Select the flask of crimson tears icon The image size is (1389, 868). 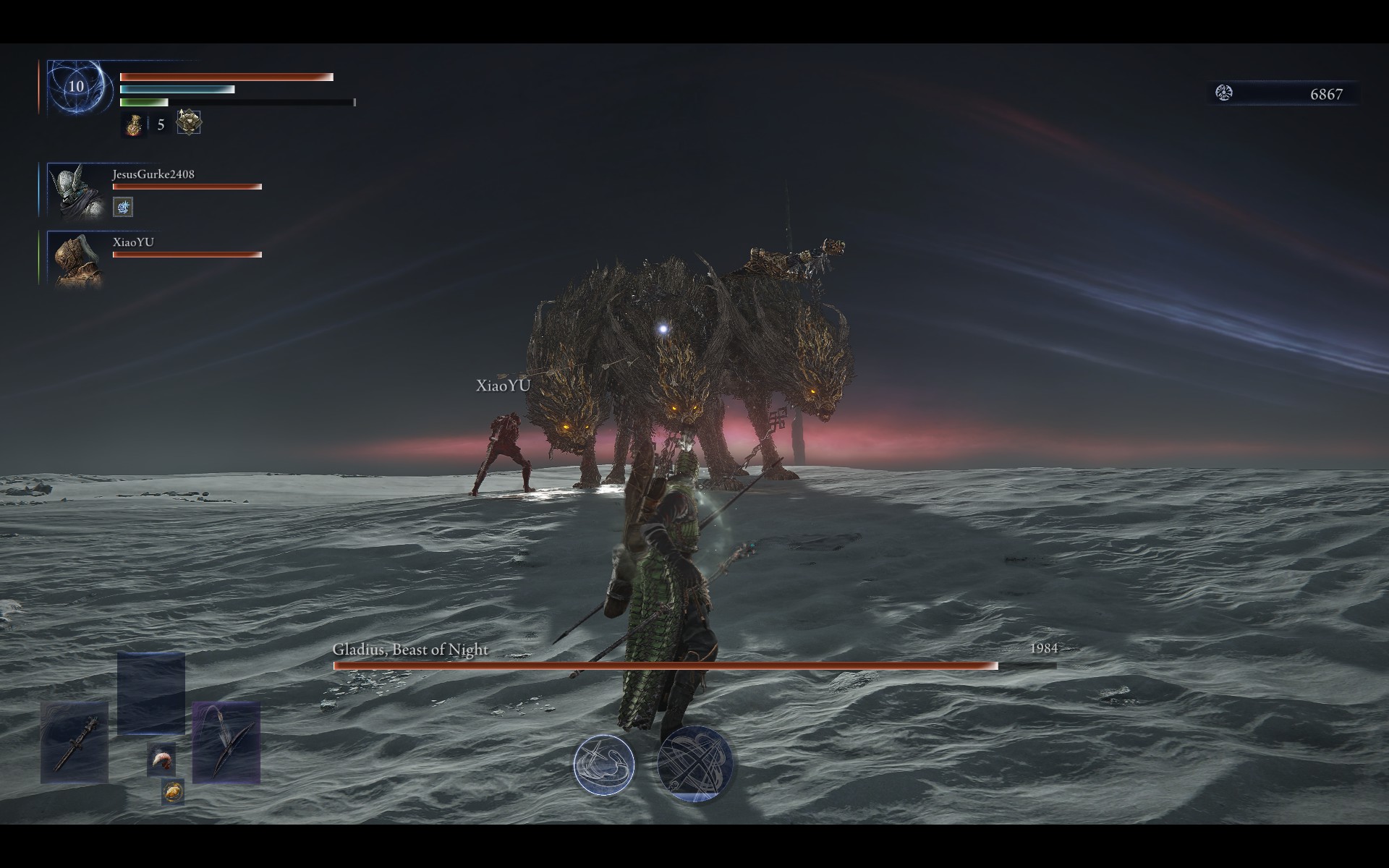[133, 124]
